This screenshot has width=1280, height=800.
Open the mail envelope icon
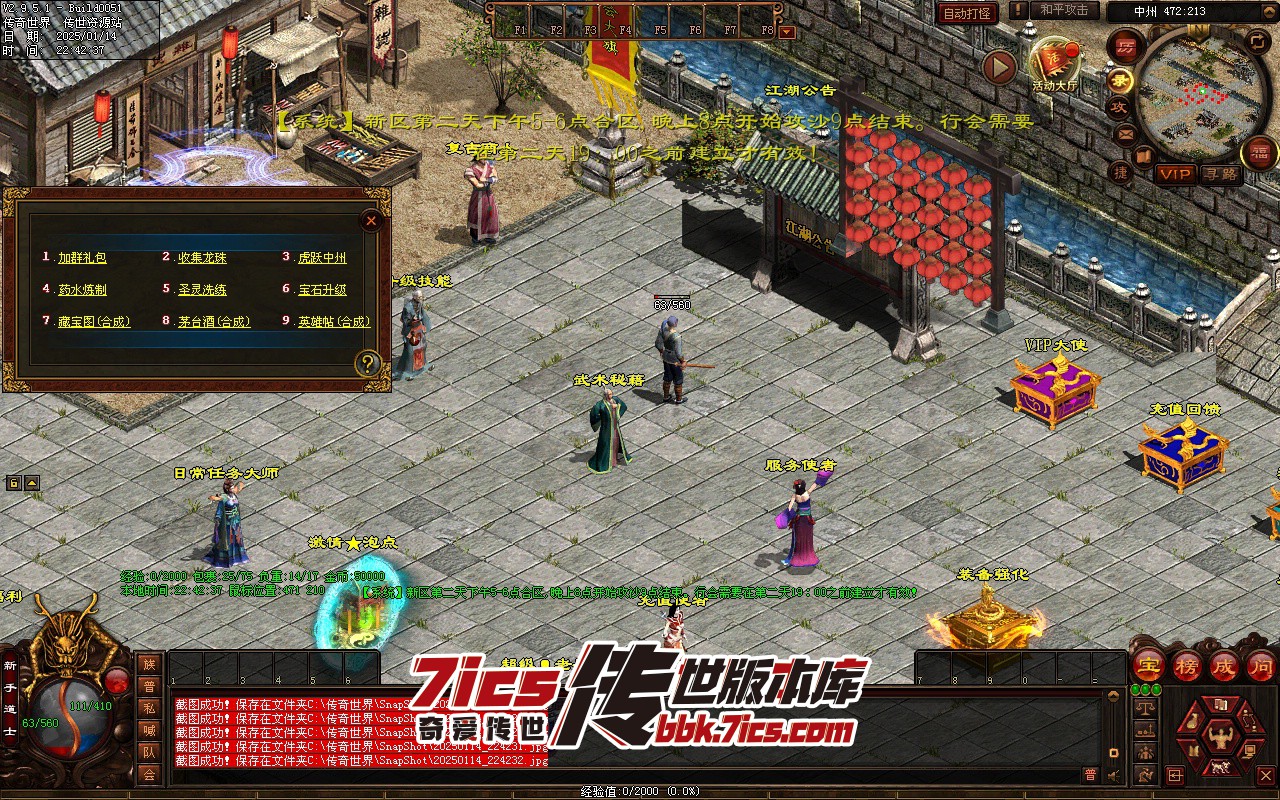tap(1125, 134)
